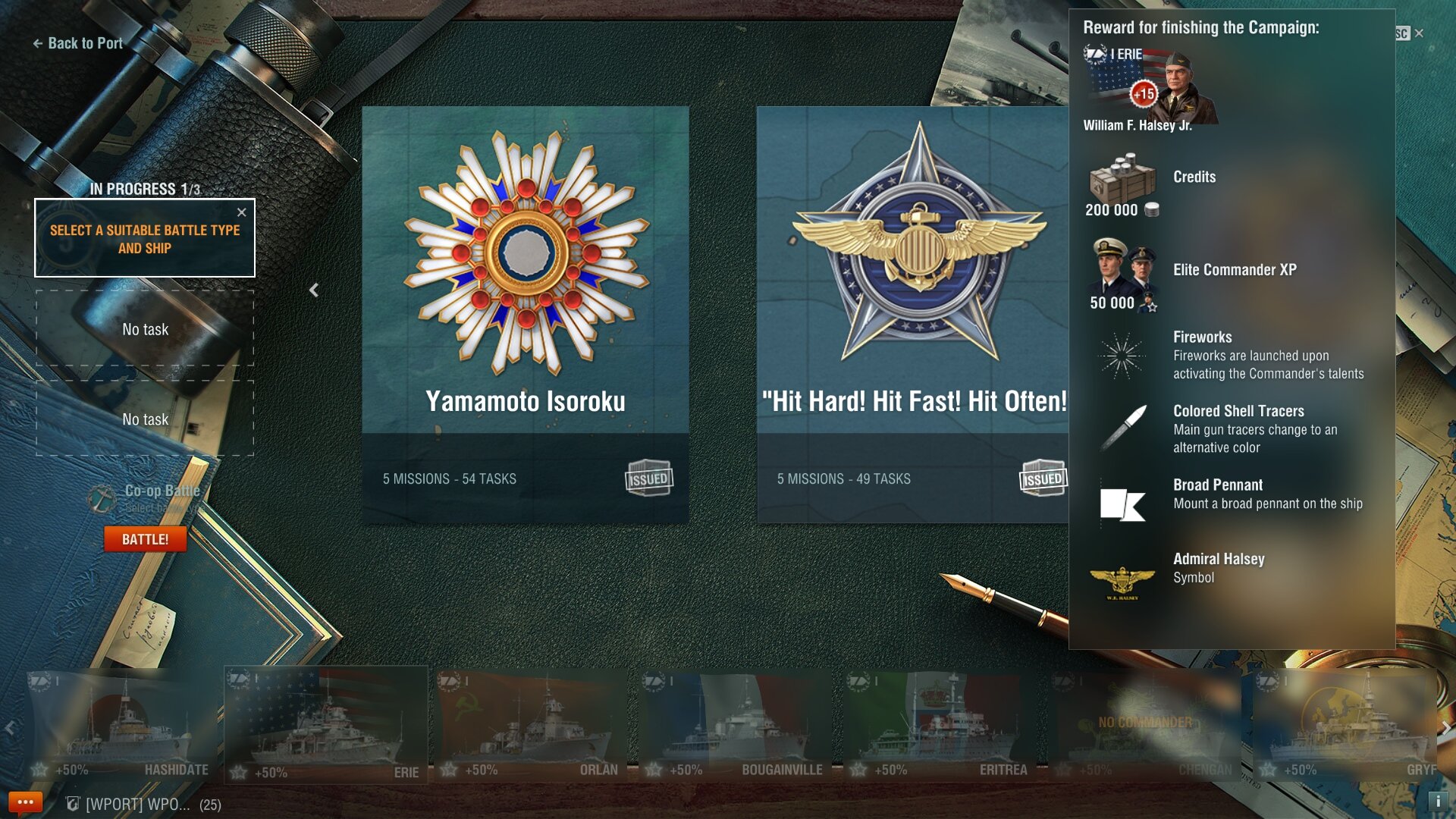The height and width of the screenshot is (819, 1456).
Task: Select the Chengan ship without commander
Action: (x=1145, y=726)
